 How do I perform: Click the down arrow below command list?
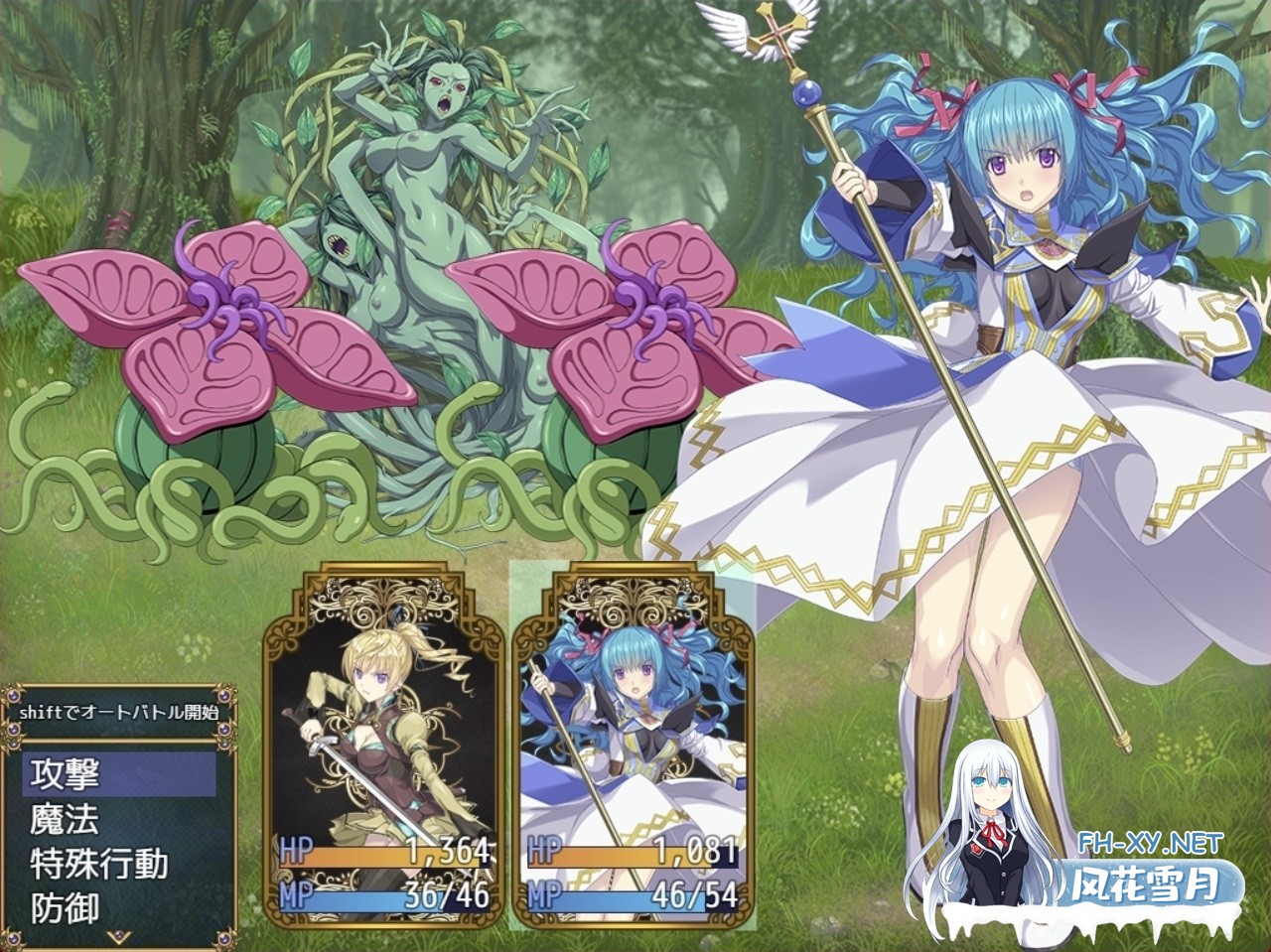(117, 936)
